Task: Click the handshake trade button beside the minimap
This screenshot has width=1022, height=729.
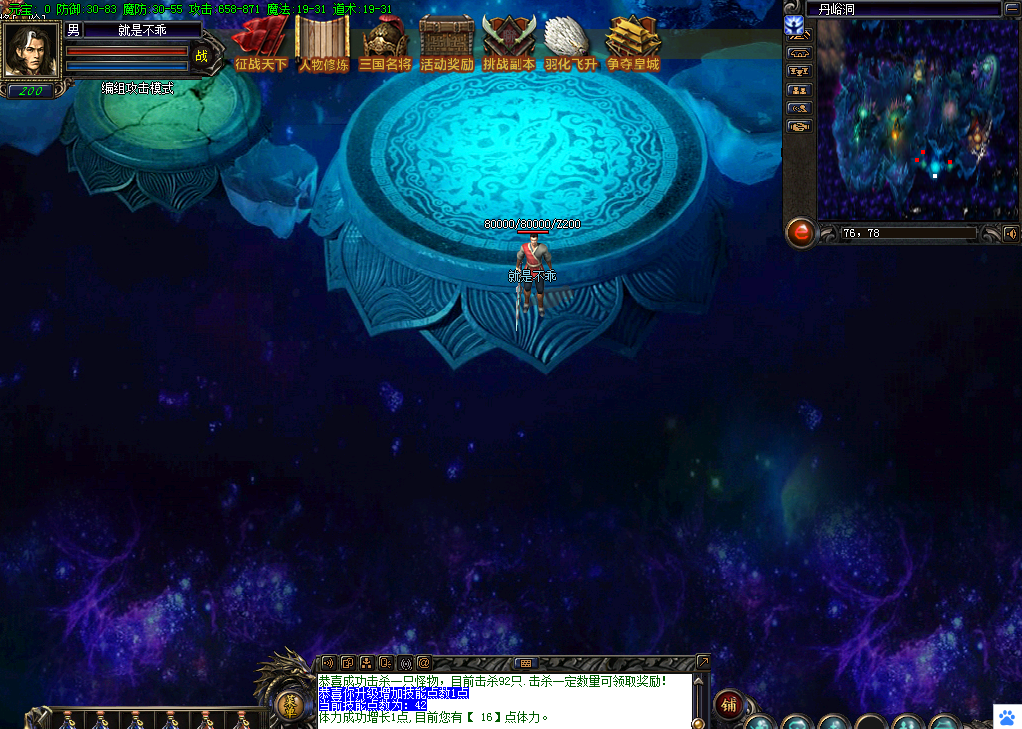Action: [x=799, y=127]
